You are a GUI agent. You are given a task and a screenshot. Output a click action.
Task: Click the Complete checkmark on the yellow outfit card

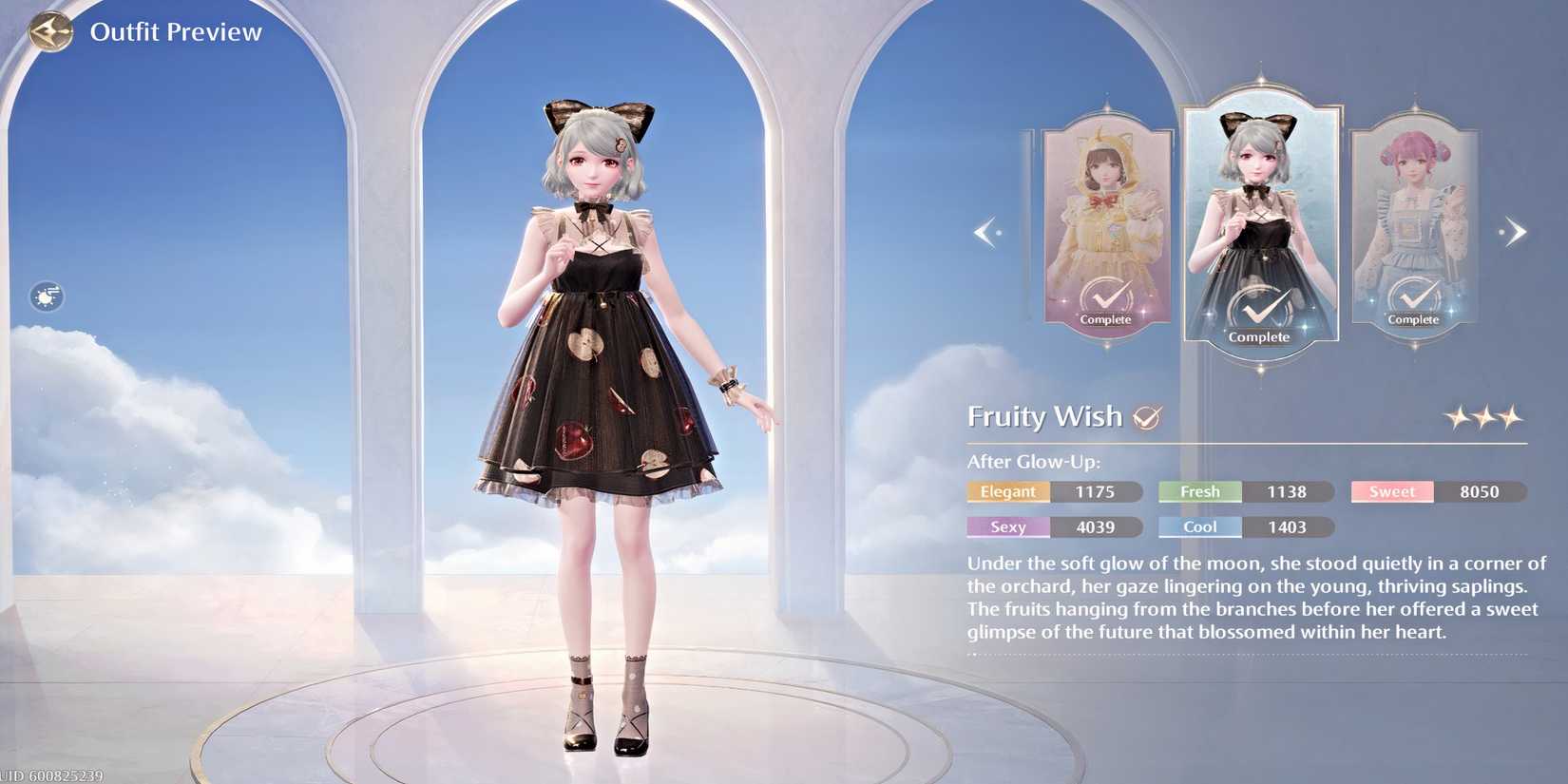(x=1106, y=296)
